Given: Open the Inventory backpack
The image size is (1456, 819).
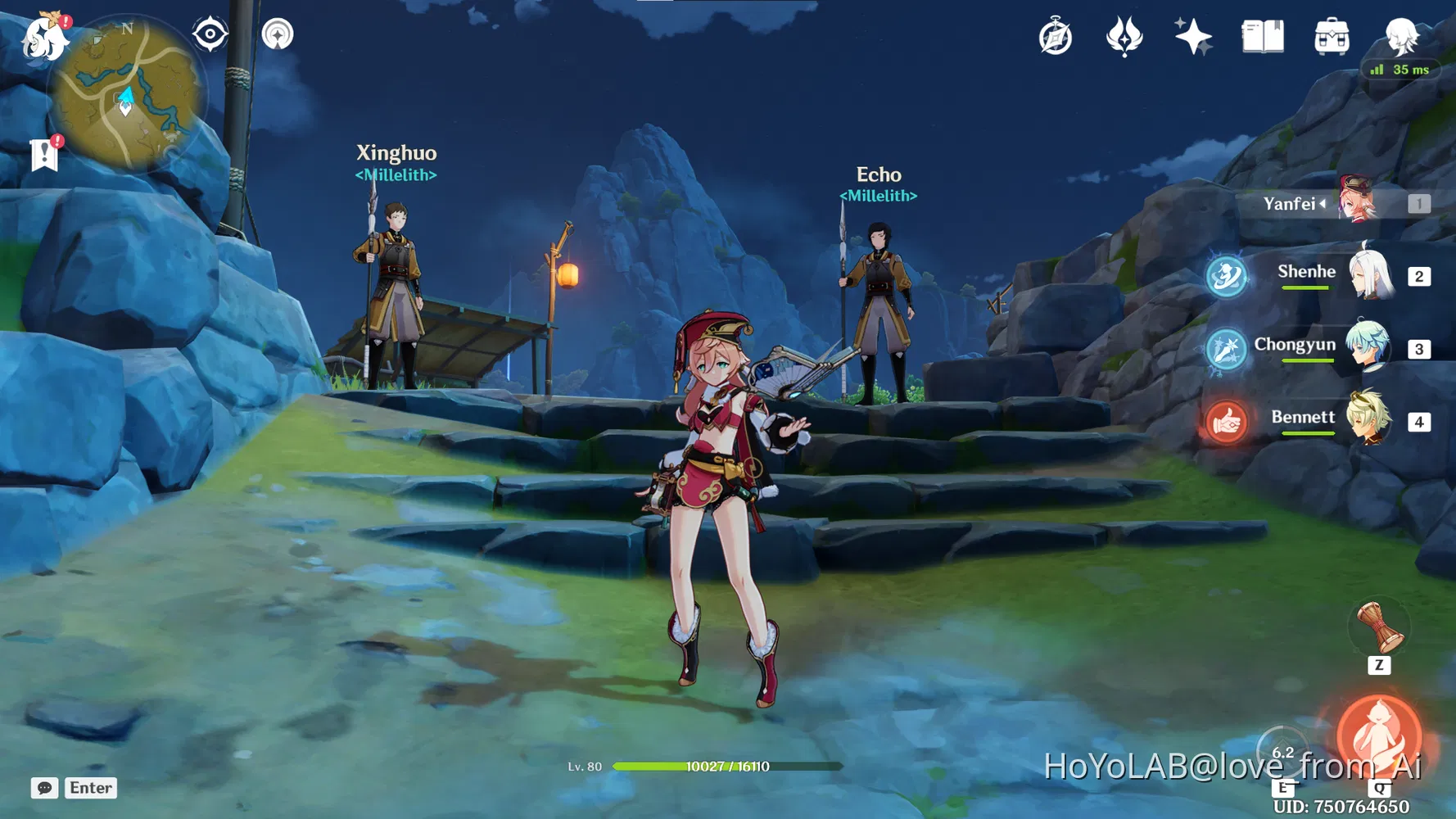Looking at the screenshot, I should pos(1332,37).
